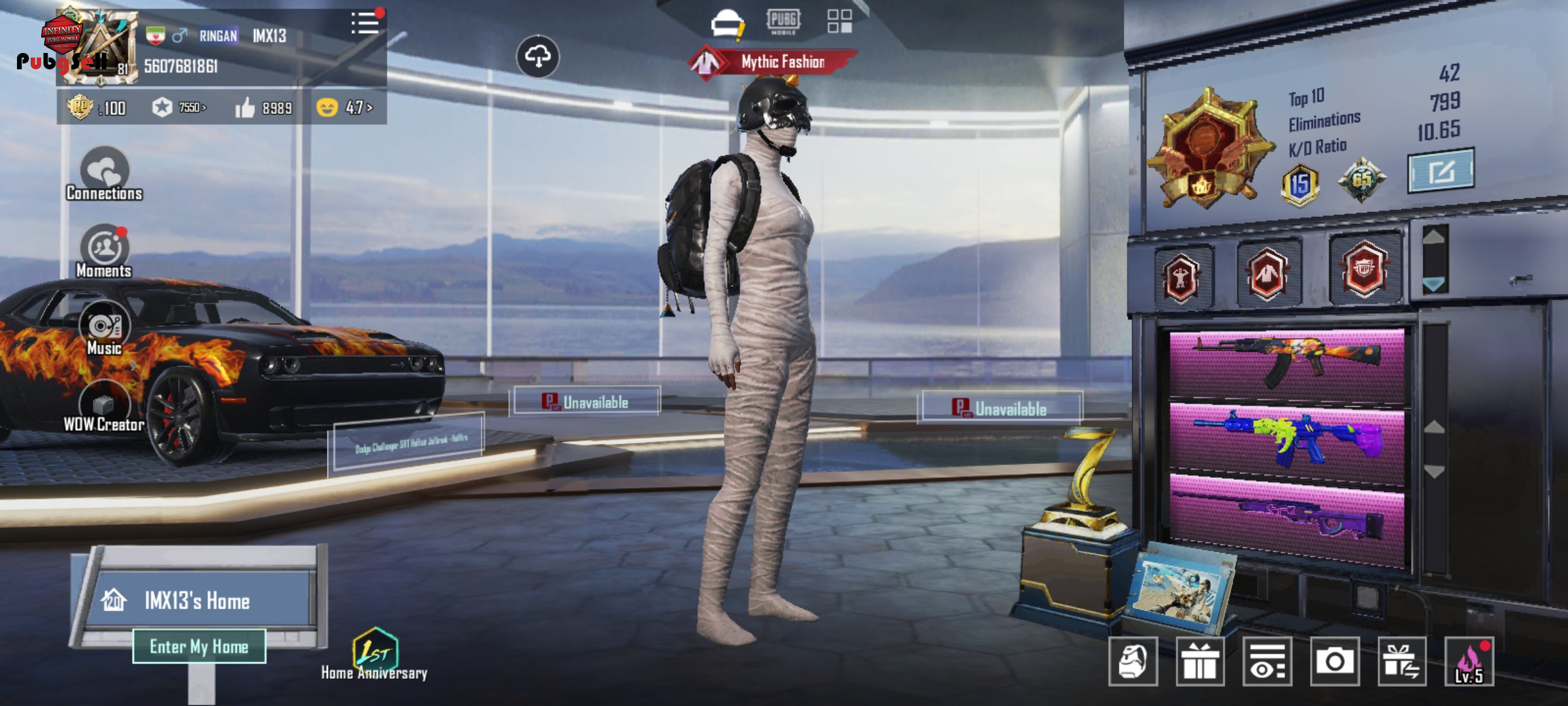1568x706 pixels.
Task: Select the flame AKM skin thumbnail
Action: (x=1286, y=363)
